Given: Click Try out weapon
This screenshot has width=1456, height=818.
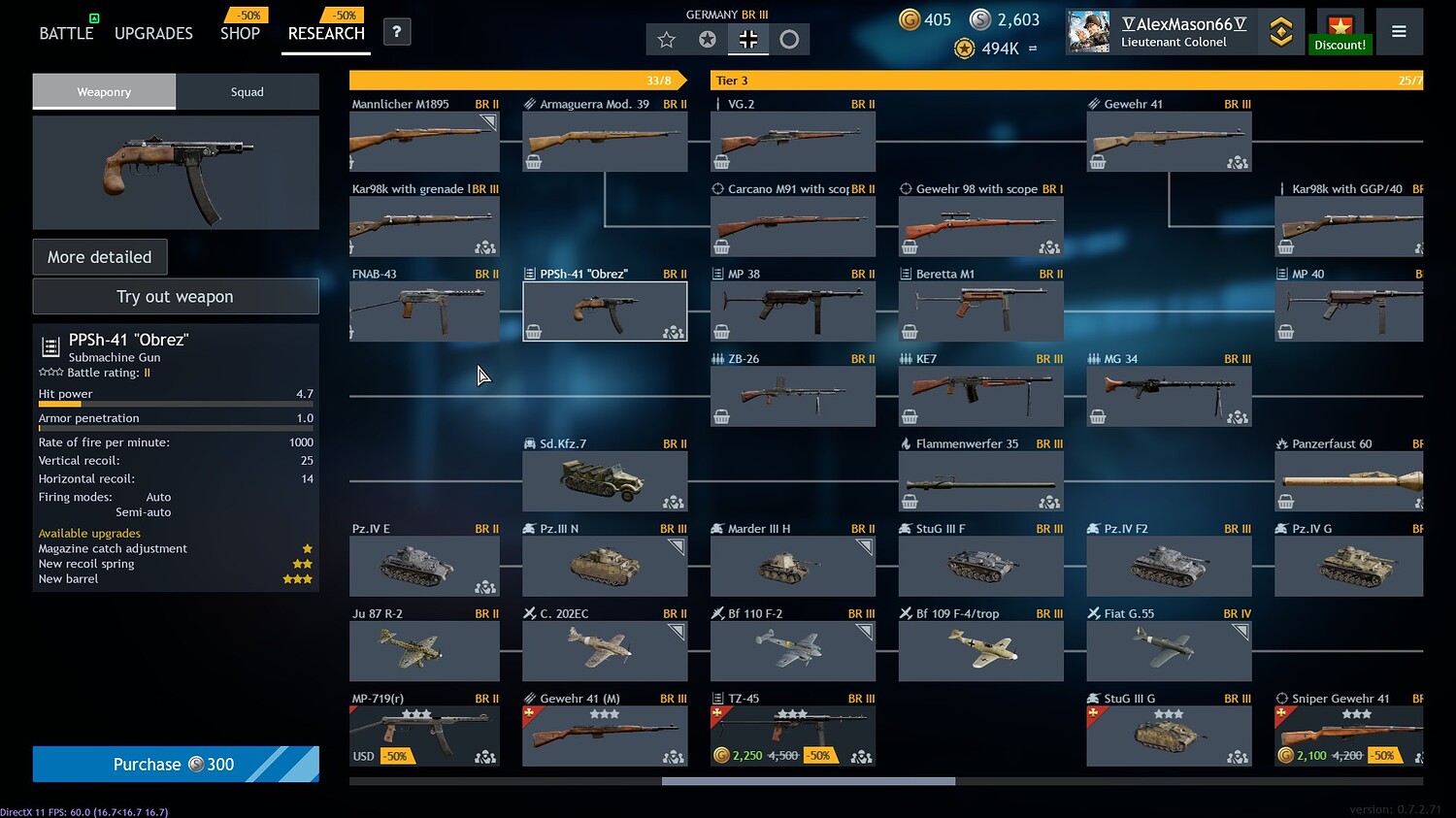Looking at the screenshot, I should point(175,296).
